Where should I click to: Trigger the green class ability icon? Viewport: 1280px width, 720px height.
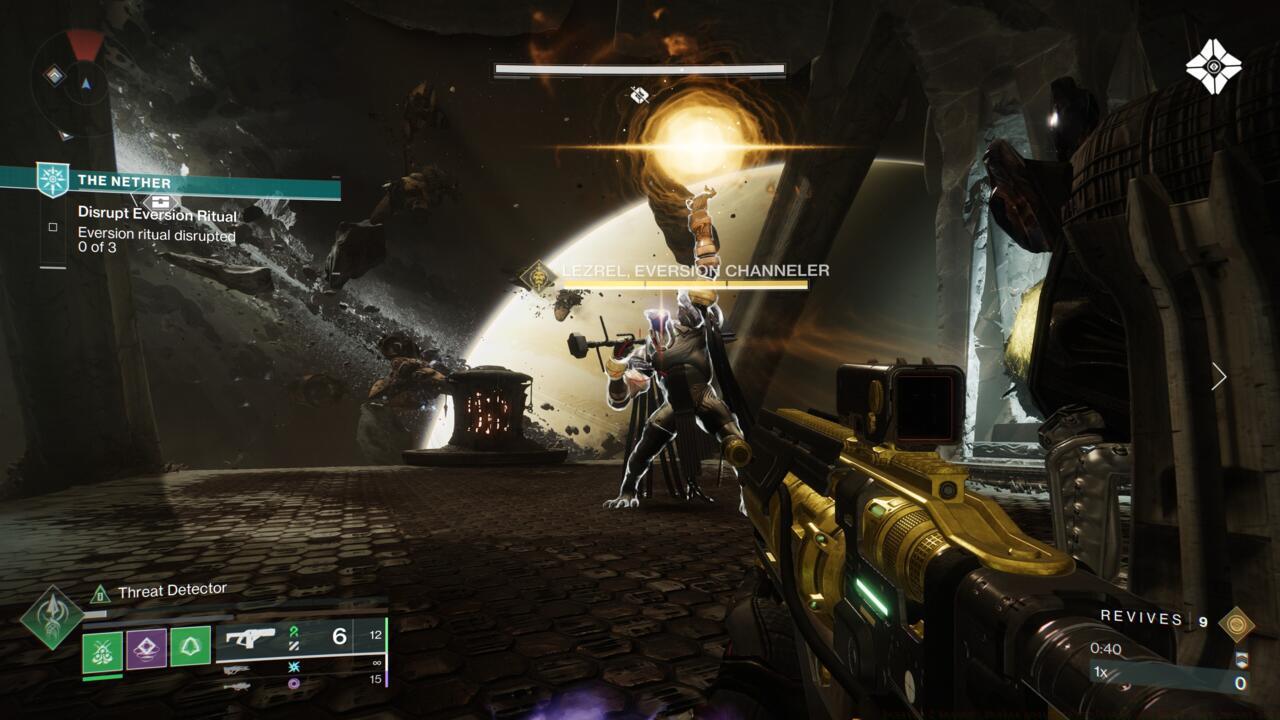pos(190,647)
